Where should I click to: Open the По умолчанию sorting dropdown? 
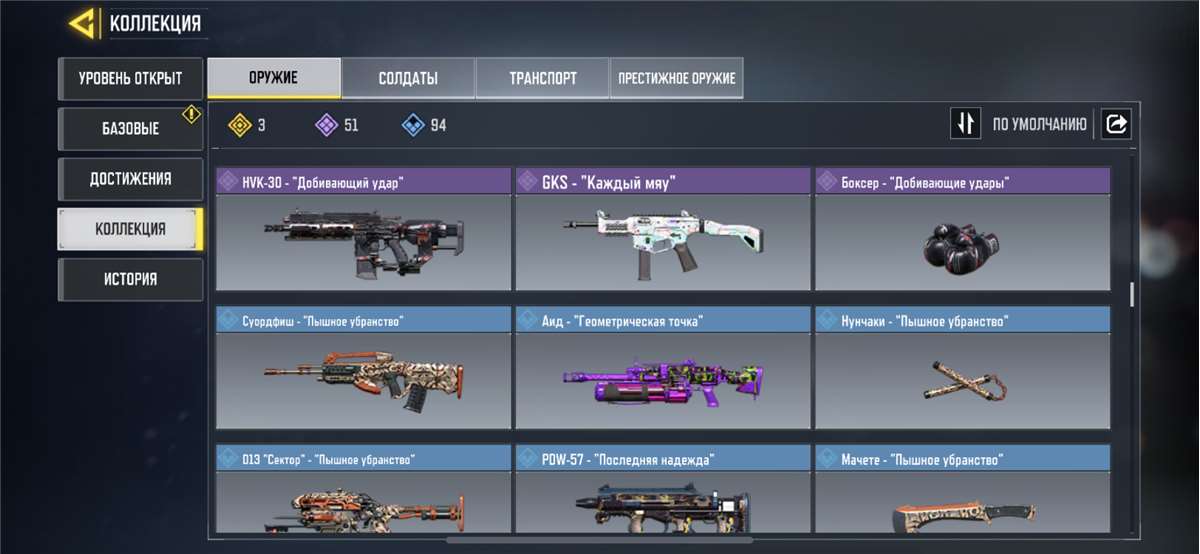click(x=1039, y=125)
